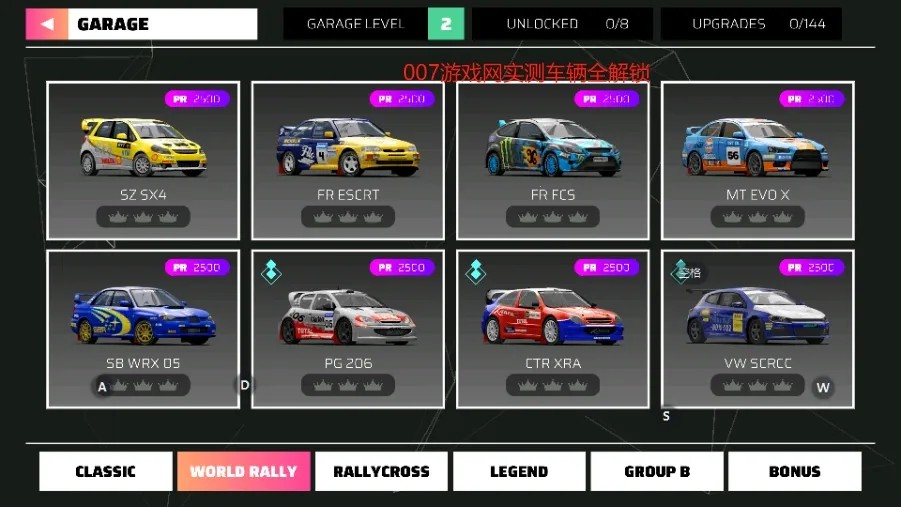The image size is (901, 507).
Task: Show the Rallycross car category
Action: click(x=381, y=472)
